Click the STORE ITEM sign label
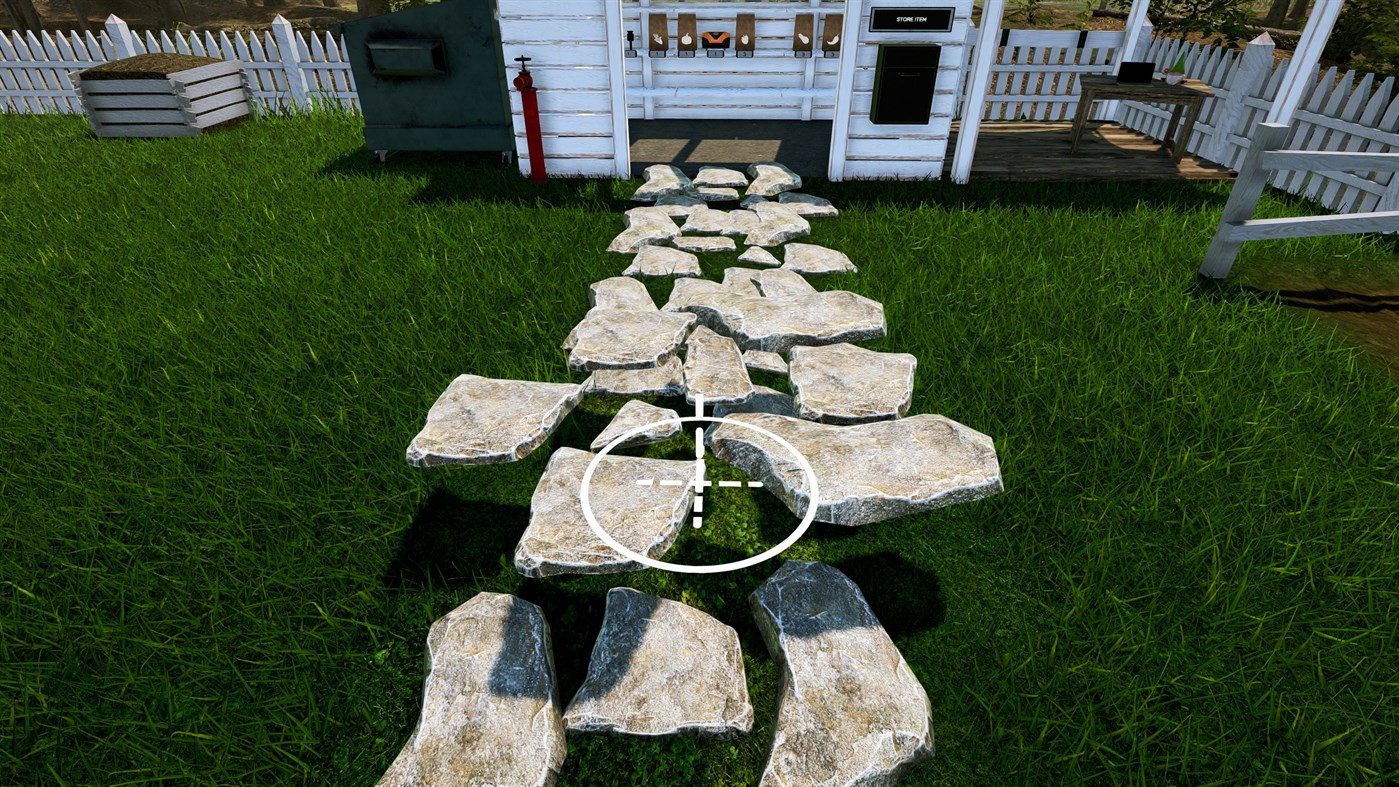Screen dimensions: 1399x787 coord(910,18)
